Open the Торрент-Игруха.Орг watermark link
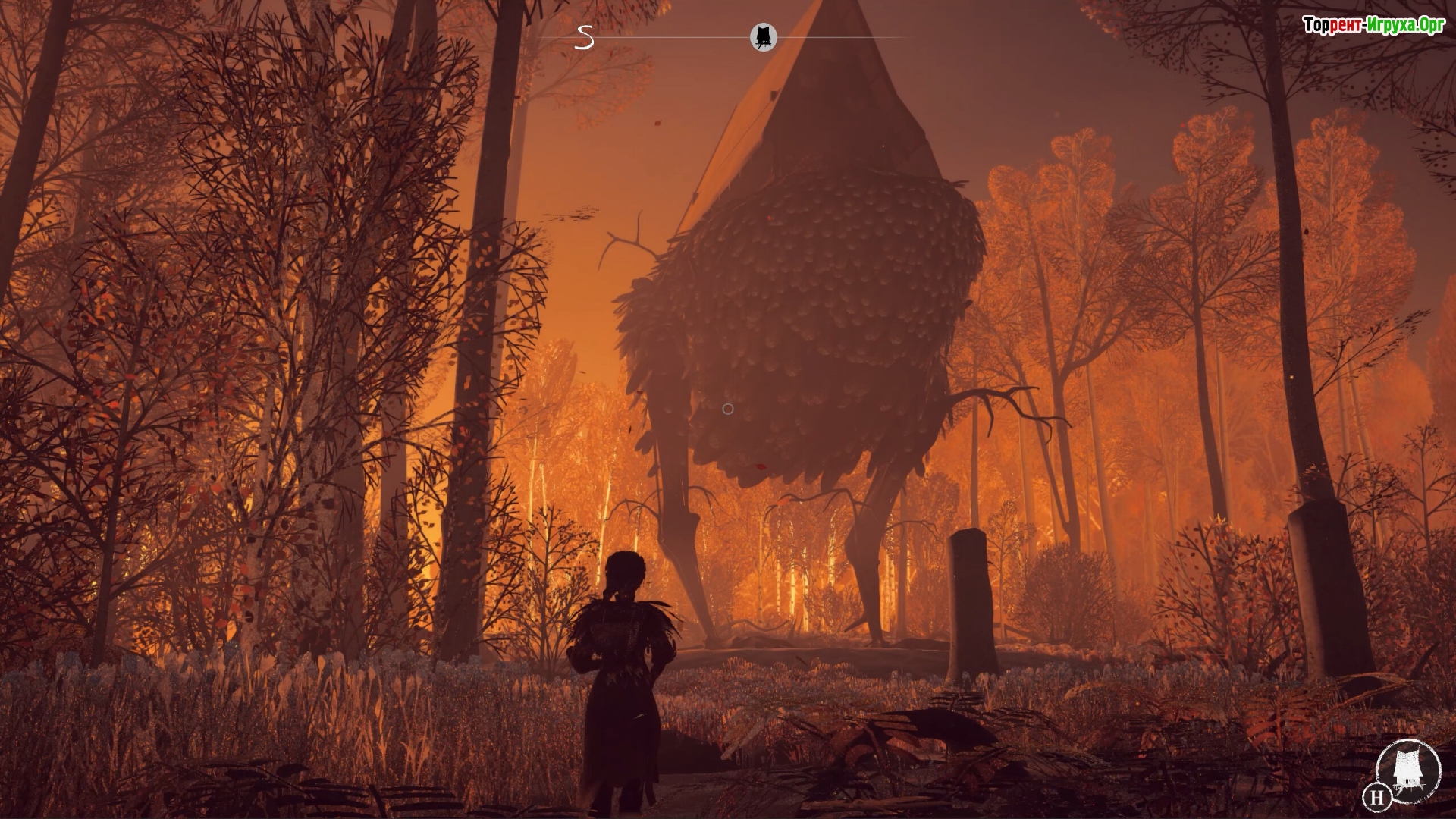The image size is (1456, 819). [x=1374, y=25]
